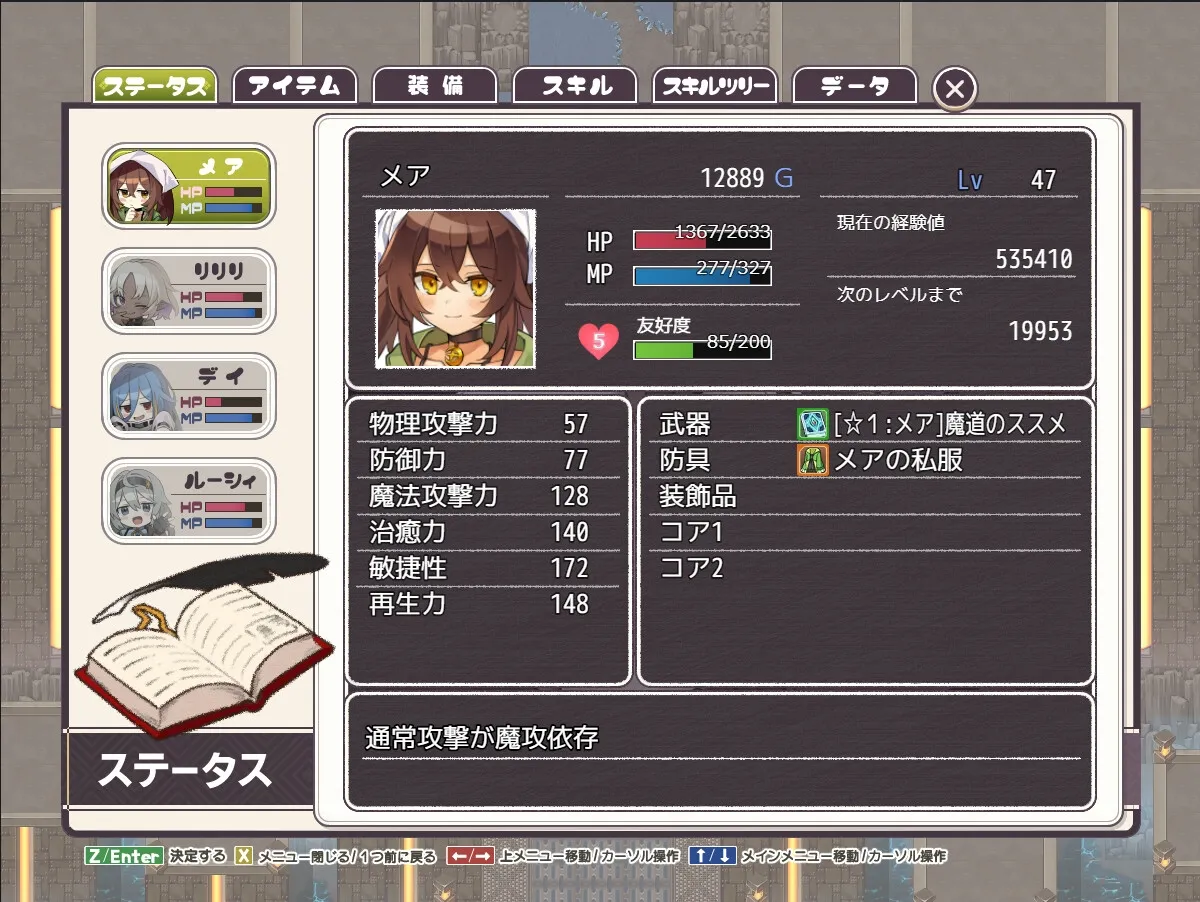Viewport: 1200px width, 902px height.
Task: Switch to the ステータス tab
Action: (x=155, y=86)
